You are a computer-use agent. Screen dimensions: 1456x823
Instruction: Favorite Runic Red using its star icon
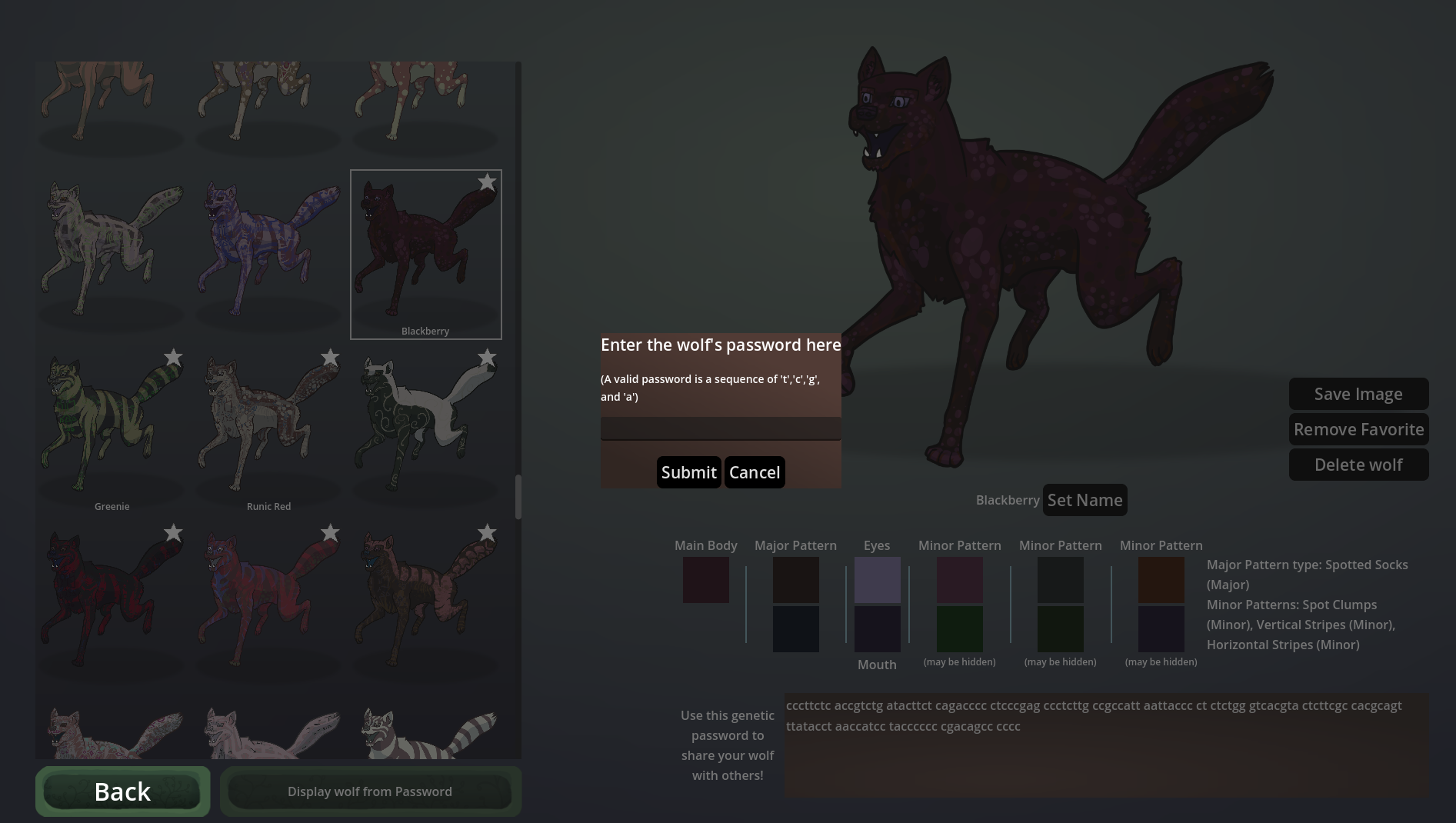click(330, 357)
